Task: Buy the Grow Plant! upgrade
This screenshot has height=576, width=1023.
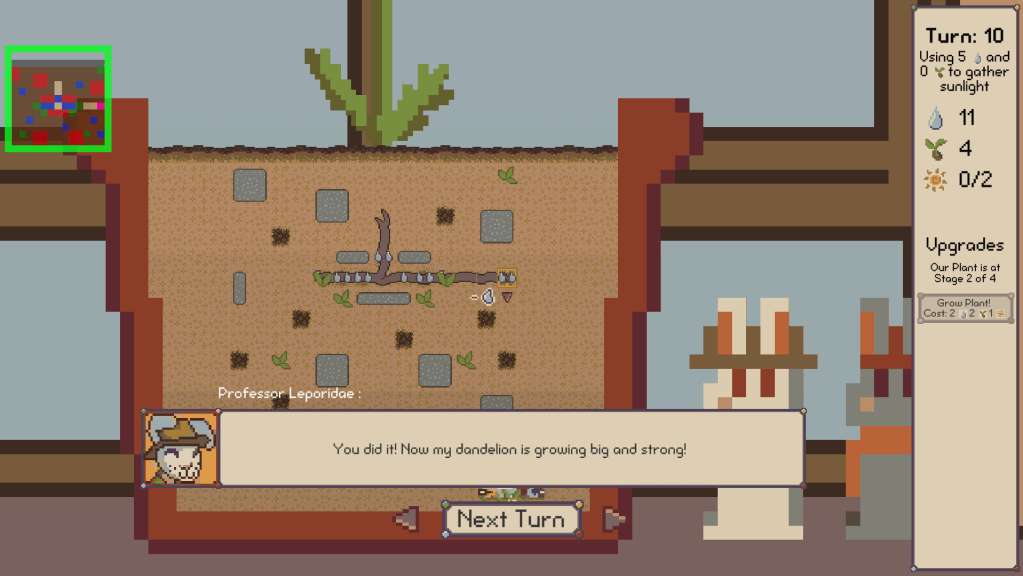Action: click(x=964, y=308)
